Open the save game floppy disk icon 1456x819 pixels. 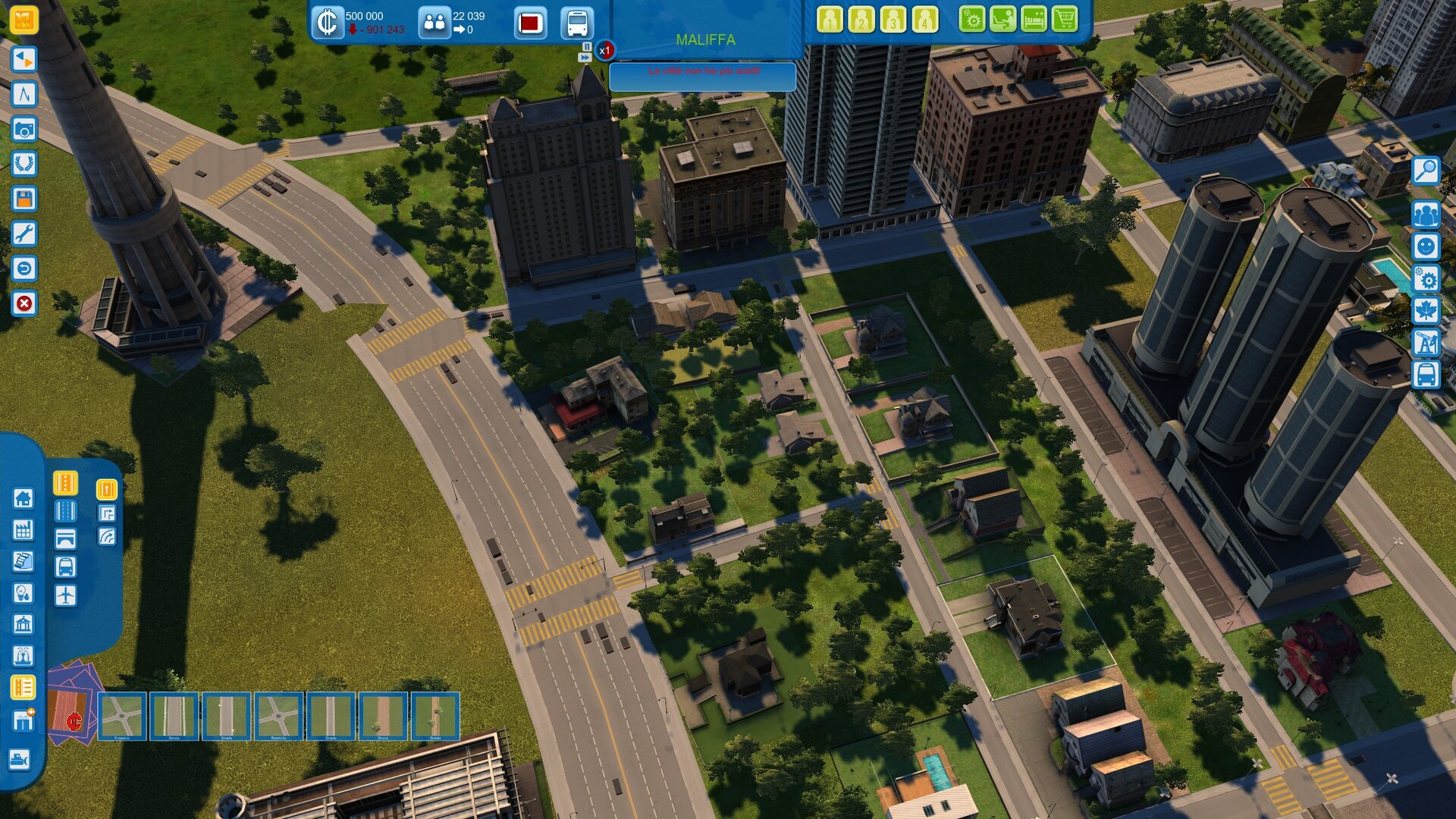(24, 199)
